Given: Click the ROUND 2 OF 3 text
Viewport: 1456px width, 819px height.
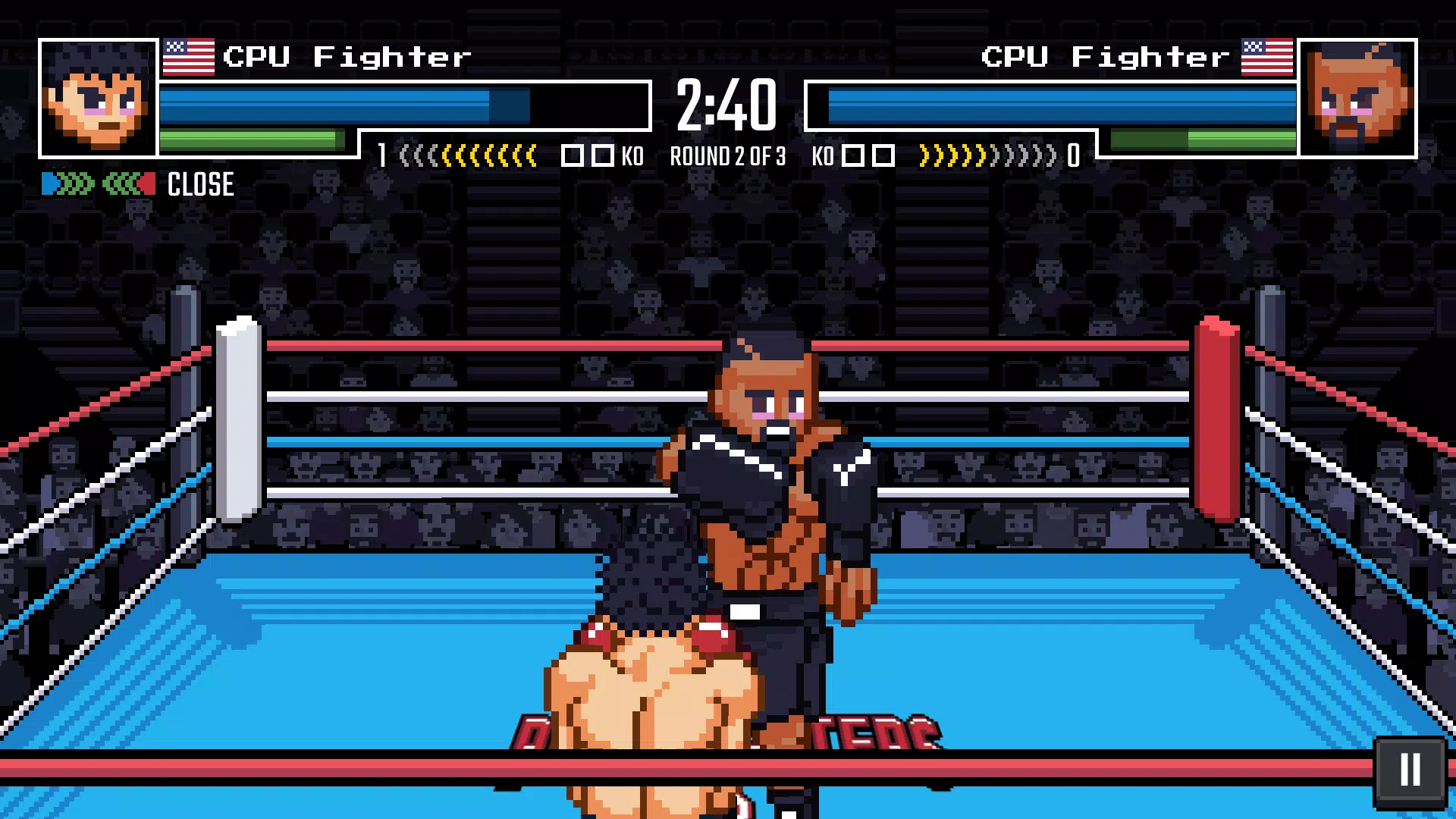Looking at the screenshot, I should tap(726, 157).
